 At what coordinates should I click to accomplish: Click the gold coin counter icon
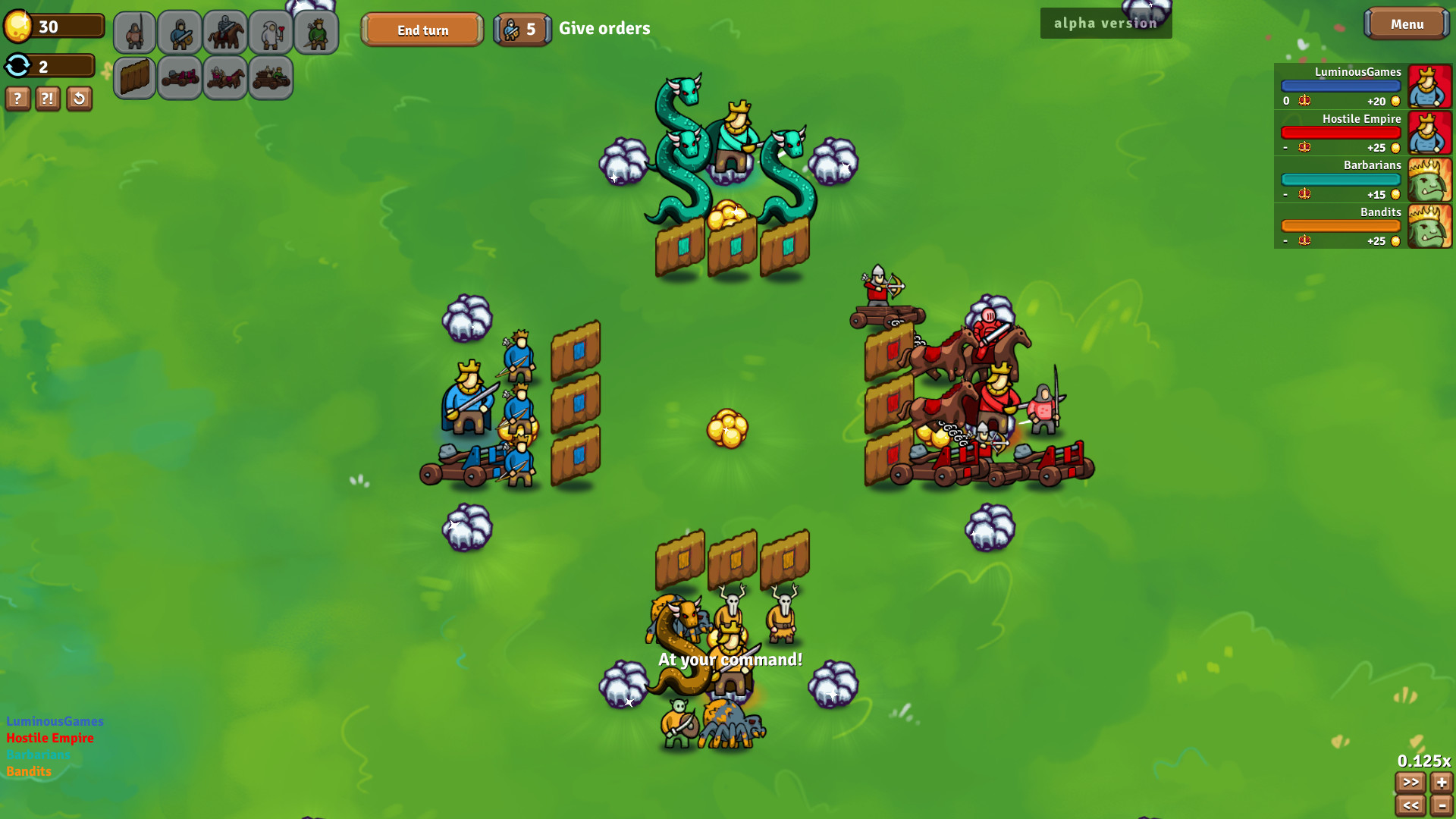tap(20, 25)
